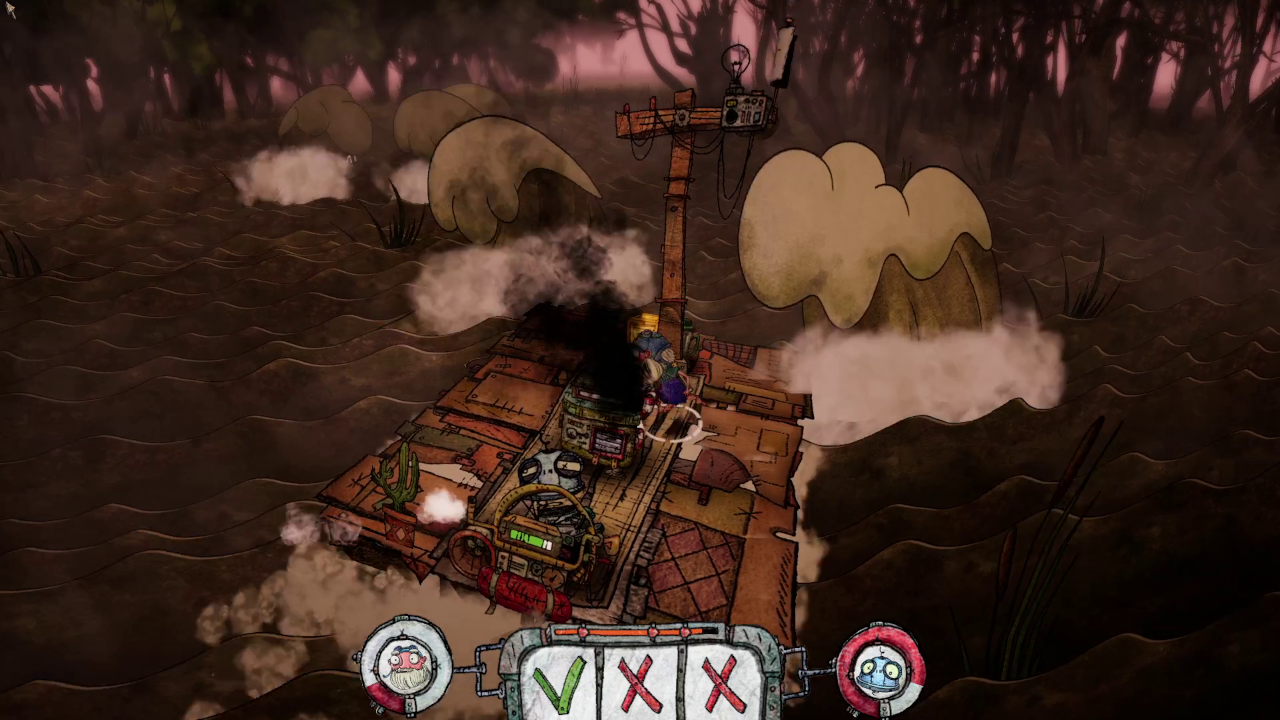Vote no with the middle red X
Viewport: 1280px width, 720px height.
(640, 685)
